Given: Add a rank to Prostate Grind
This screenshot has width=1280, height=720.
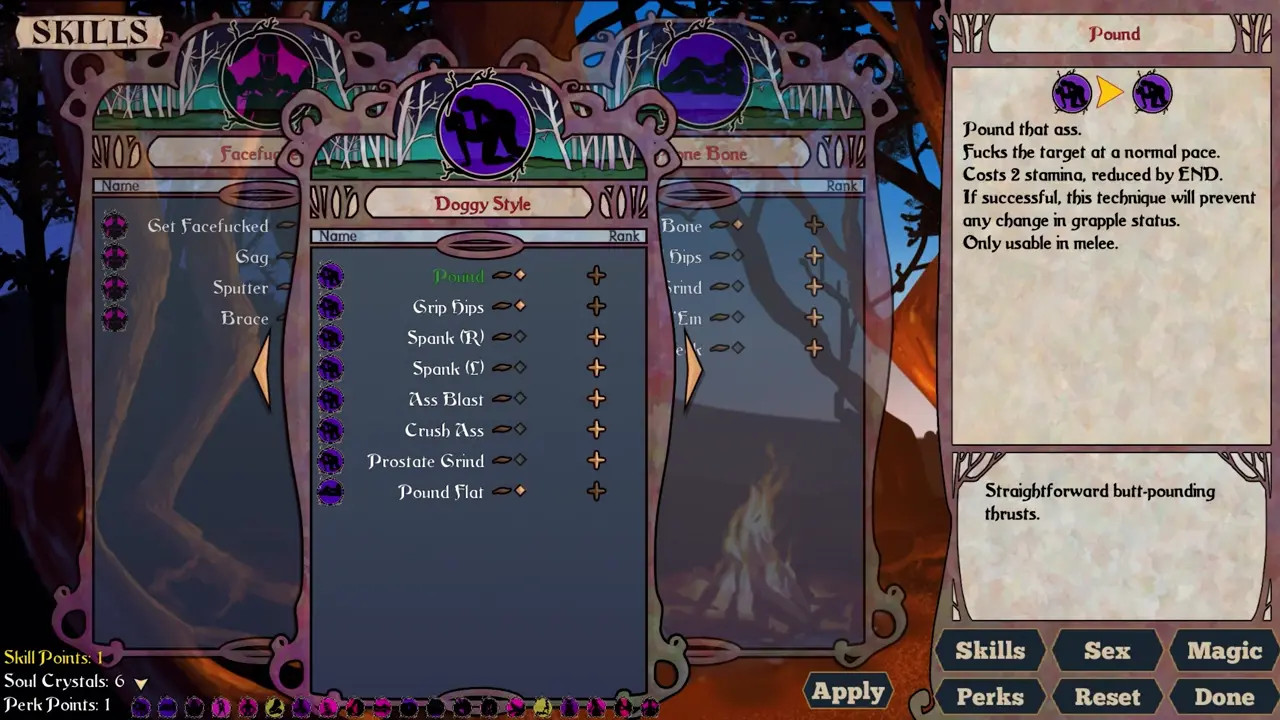Looking at the screenshot, I should click(596, 461).
